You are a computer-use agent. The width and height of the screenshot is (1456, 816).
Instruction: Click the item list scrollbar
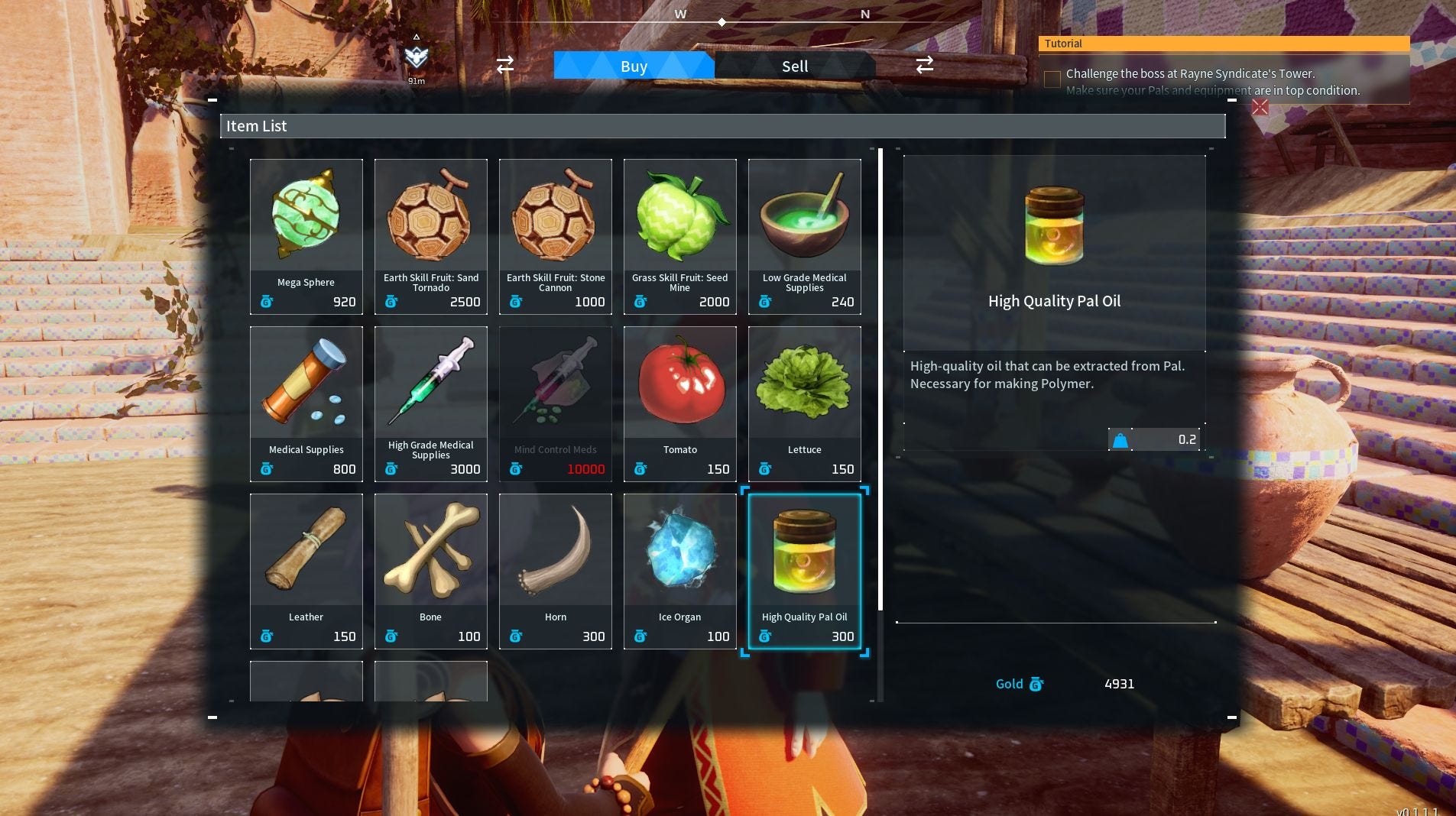point(880,382)
